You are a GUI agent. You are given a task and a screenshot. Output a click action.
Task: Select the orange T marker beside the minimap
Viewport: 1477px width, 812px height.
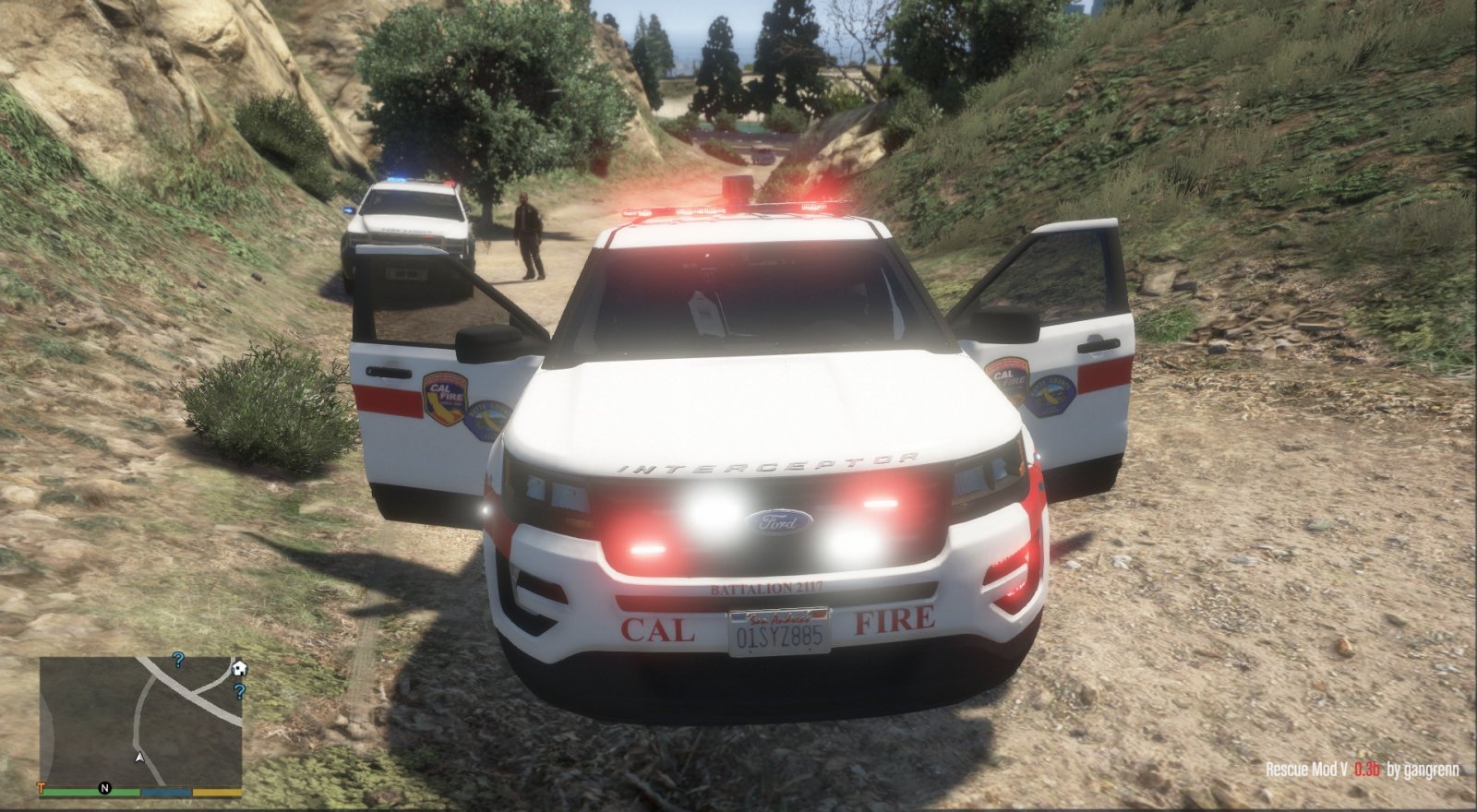[41, 787]
